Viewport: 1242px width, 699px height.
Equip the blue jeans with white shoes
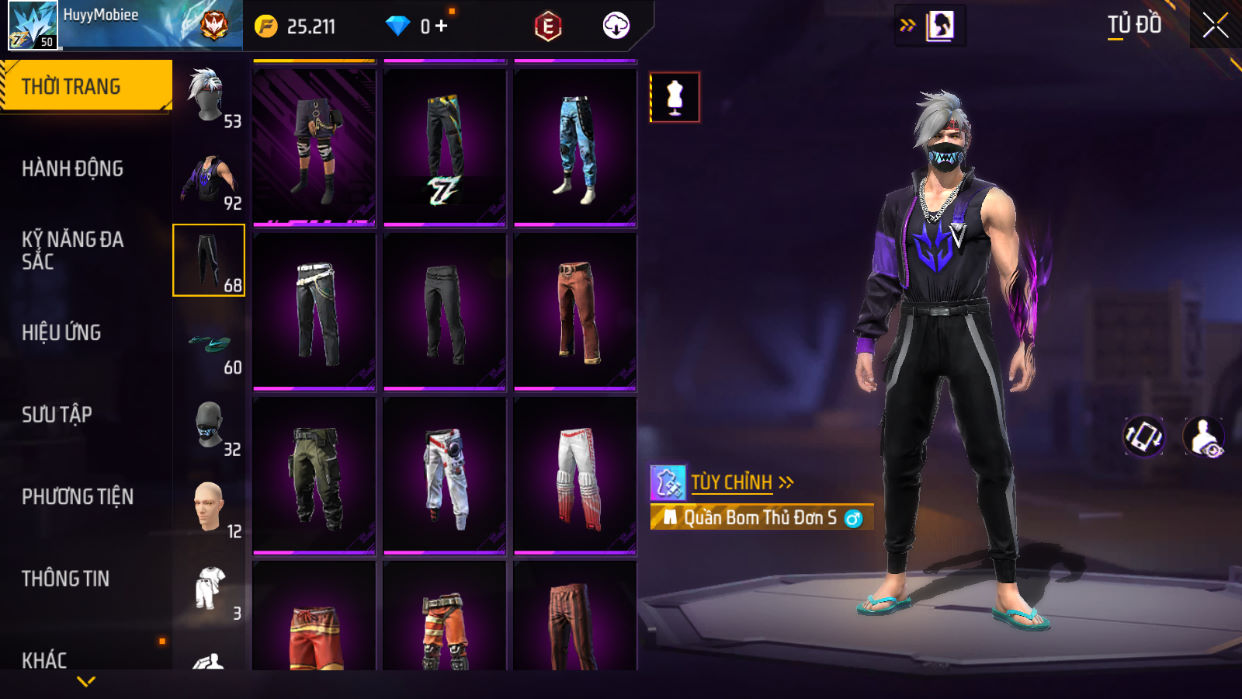(x=575, y=146)
